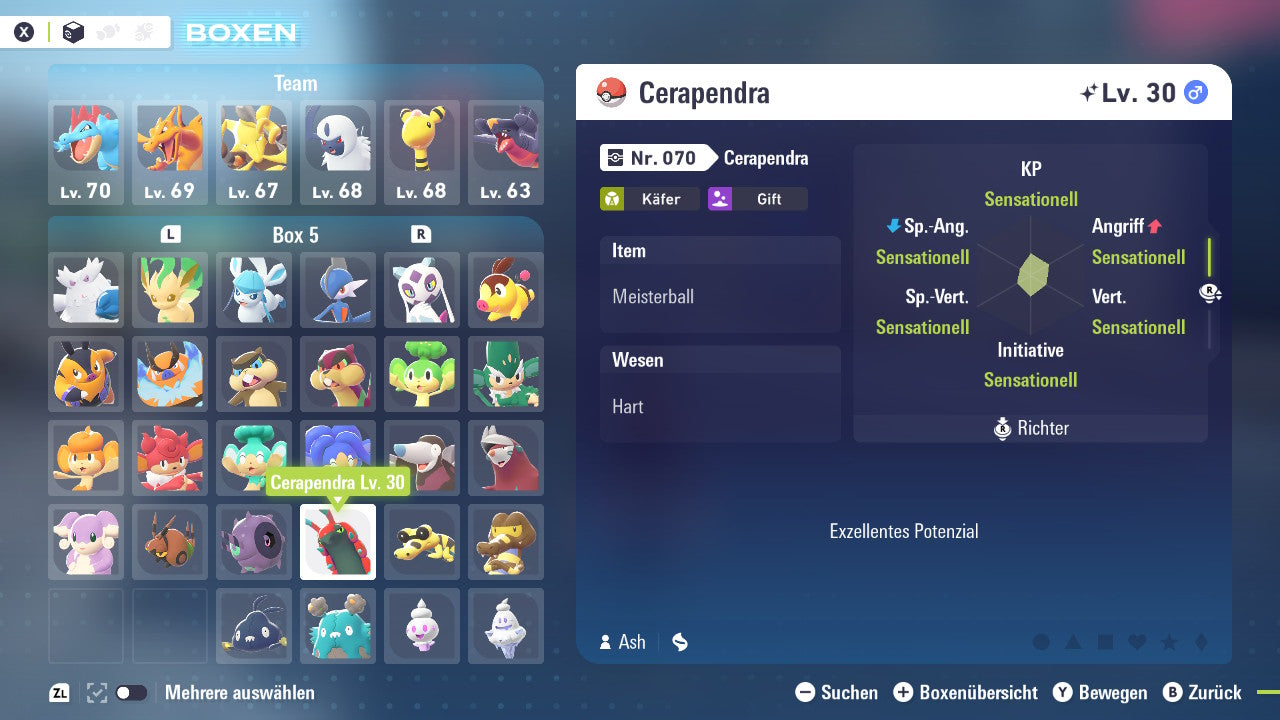Image resolution: width=1280 pixels, height=720 pixels.
Task: Click the Gift type badge
Action: [757, 199]
